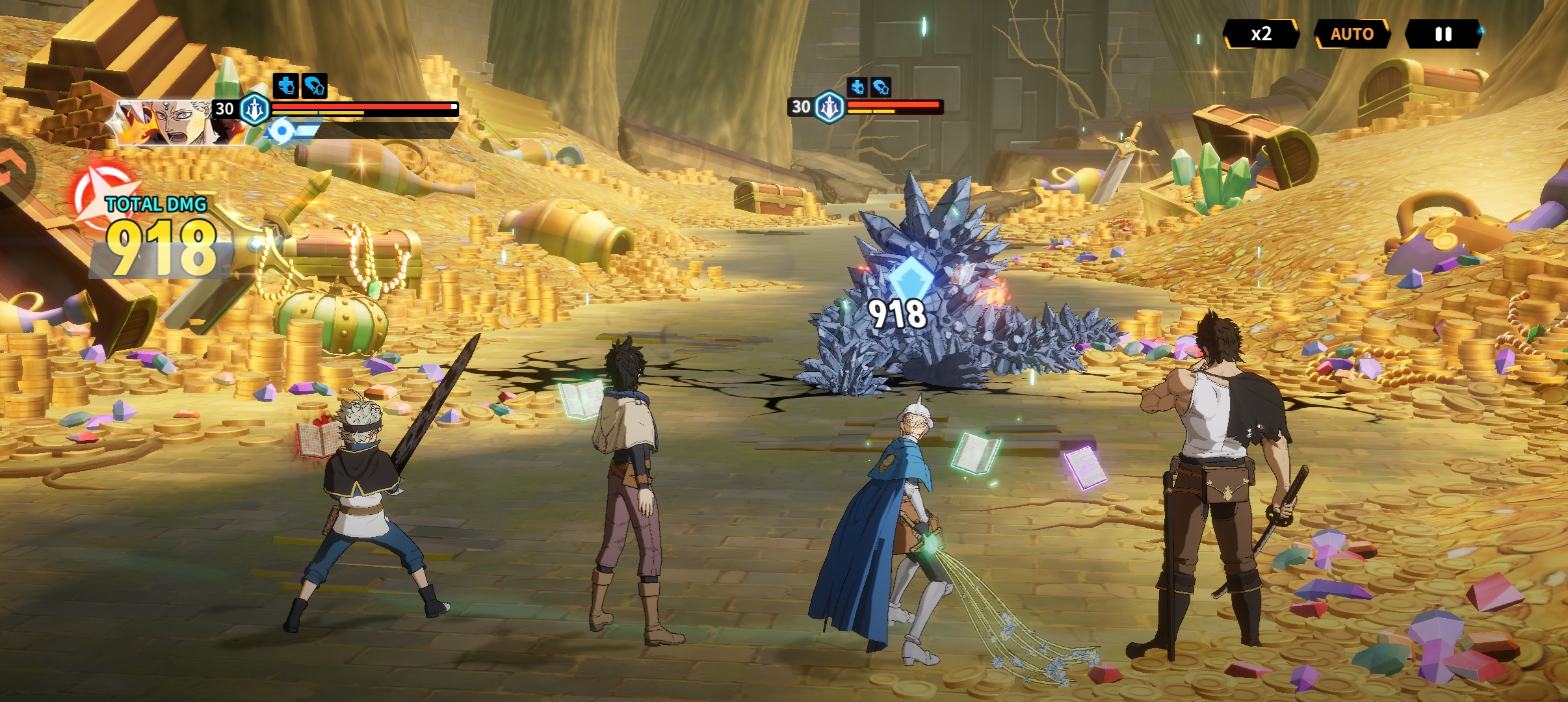Screen dimensions: 1568x702
Task: Turn on AUTO battle mode
Action: [1352, 34]
